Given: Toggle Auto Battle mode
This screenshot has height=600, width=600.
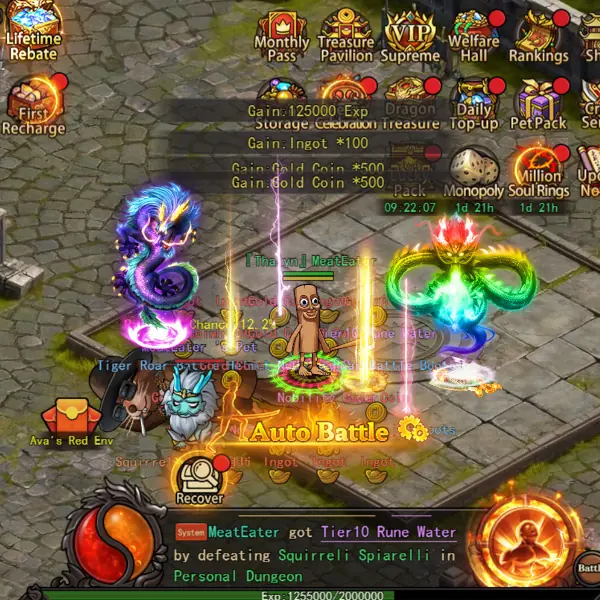Looking at the screenshot, I should click(x=318, y=432).
